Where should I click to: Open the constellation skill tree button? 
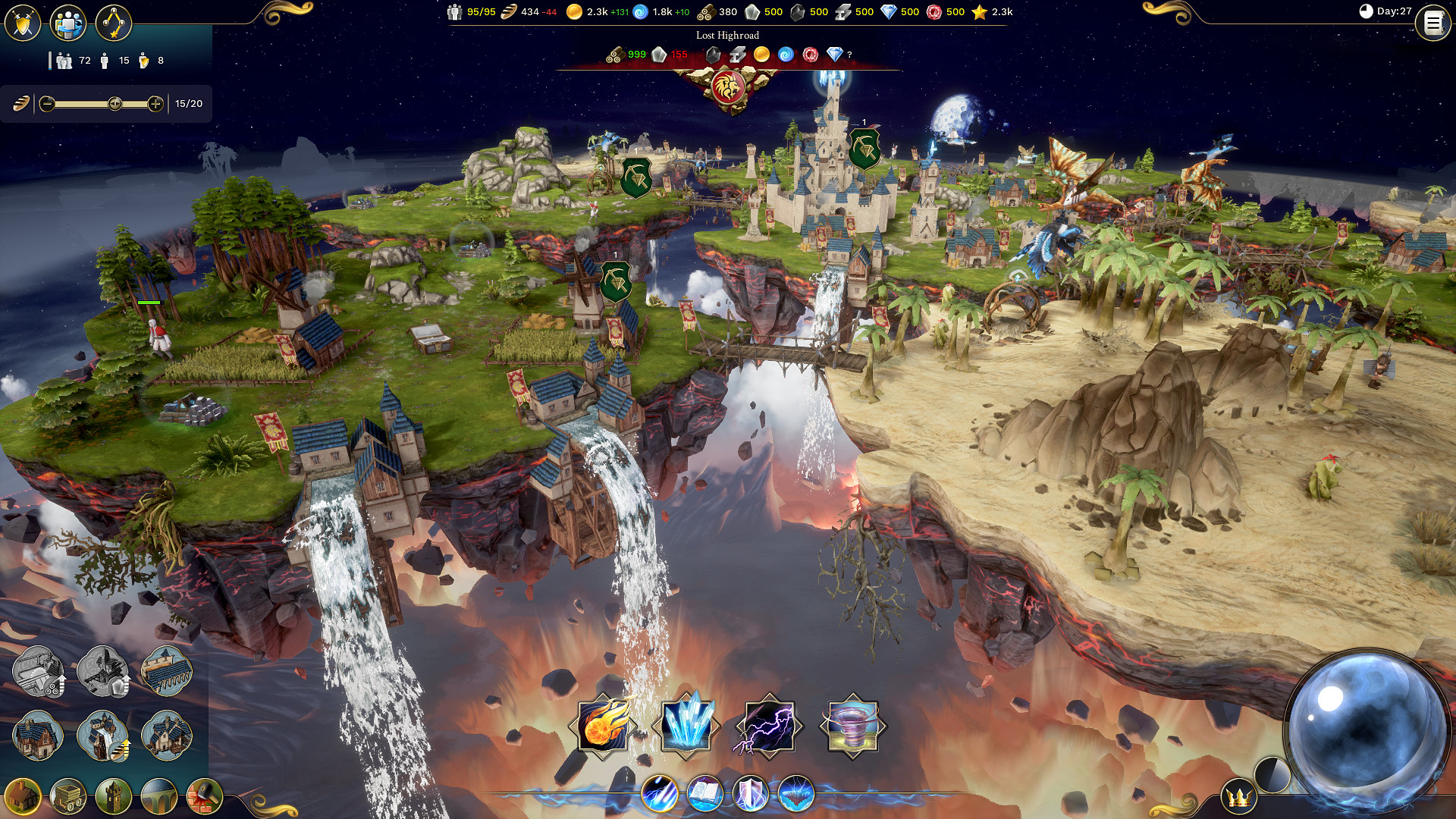click(x=114, y=23)
